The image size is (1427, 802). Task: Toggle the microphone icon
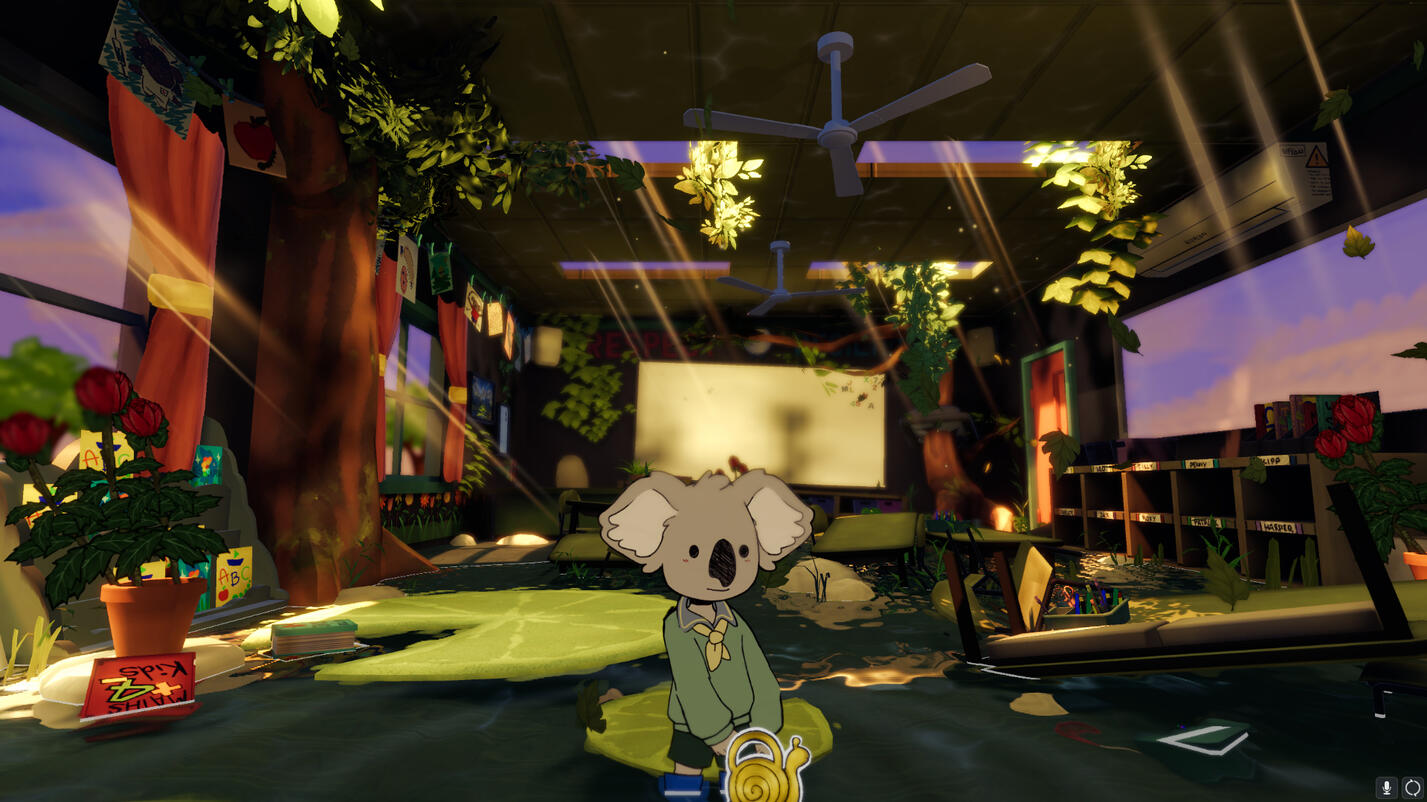(x=1387, y=788)
